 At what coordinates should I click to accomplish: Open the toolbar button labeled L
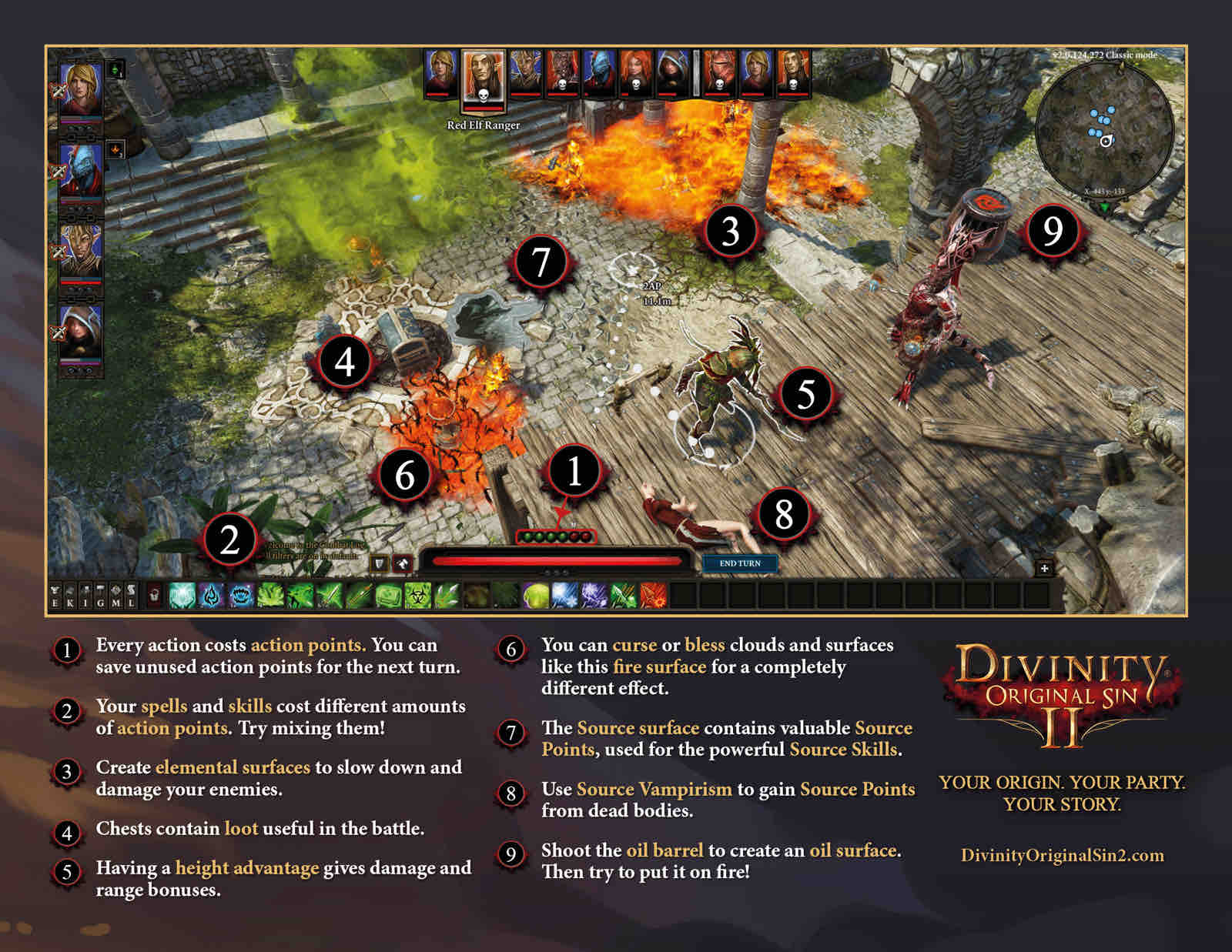(131, 596)
